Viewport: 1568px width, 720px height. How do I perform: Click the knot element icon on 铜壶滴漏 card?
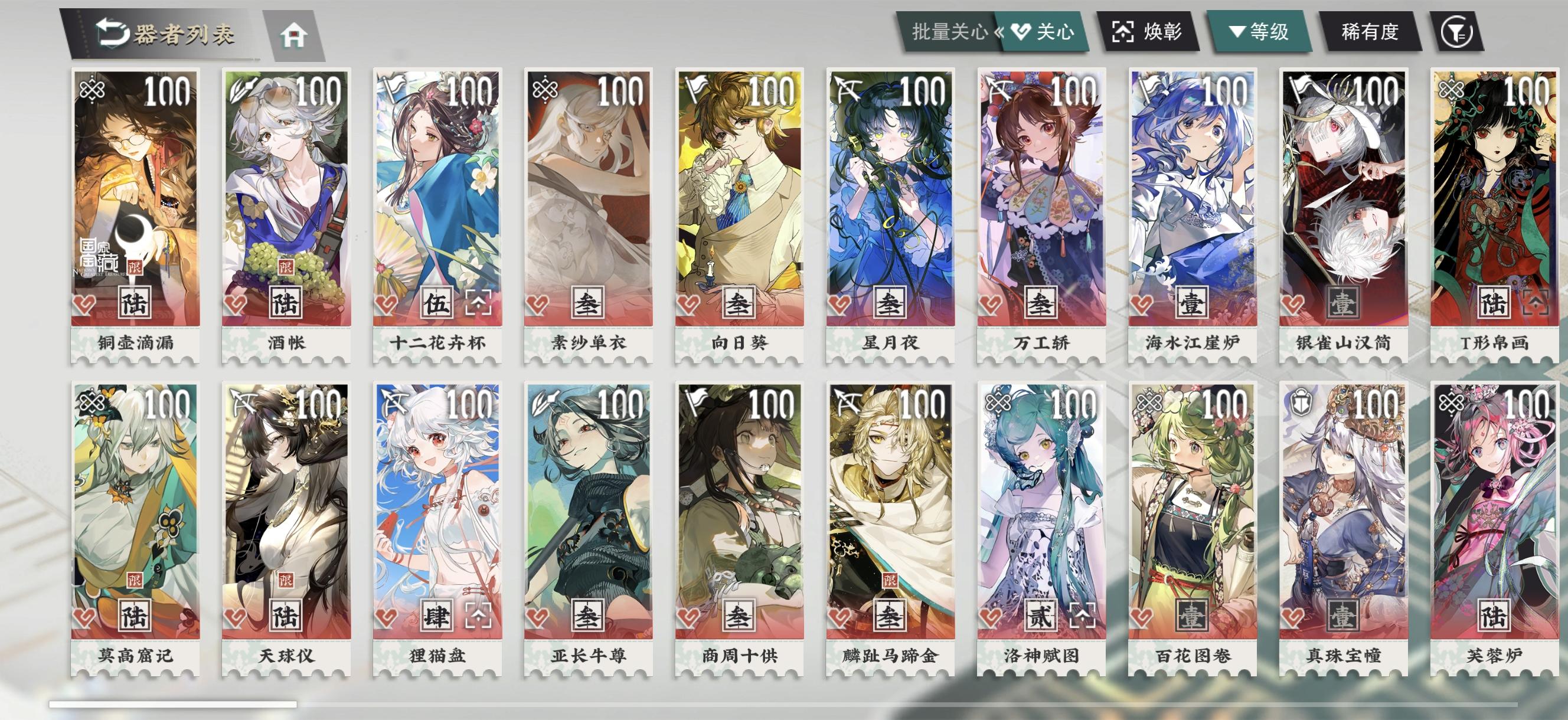[x=93, y=90]
